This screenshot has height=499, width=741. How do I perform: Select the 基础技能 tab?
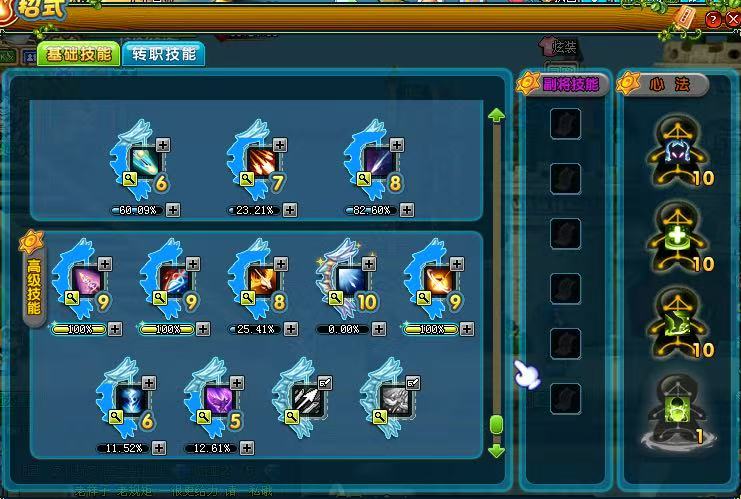click(77, 54)
